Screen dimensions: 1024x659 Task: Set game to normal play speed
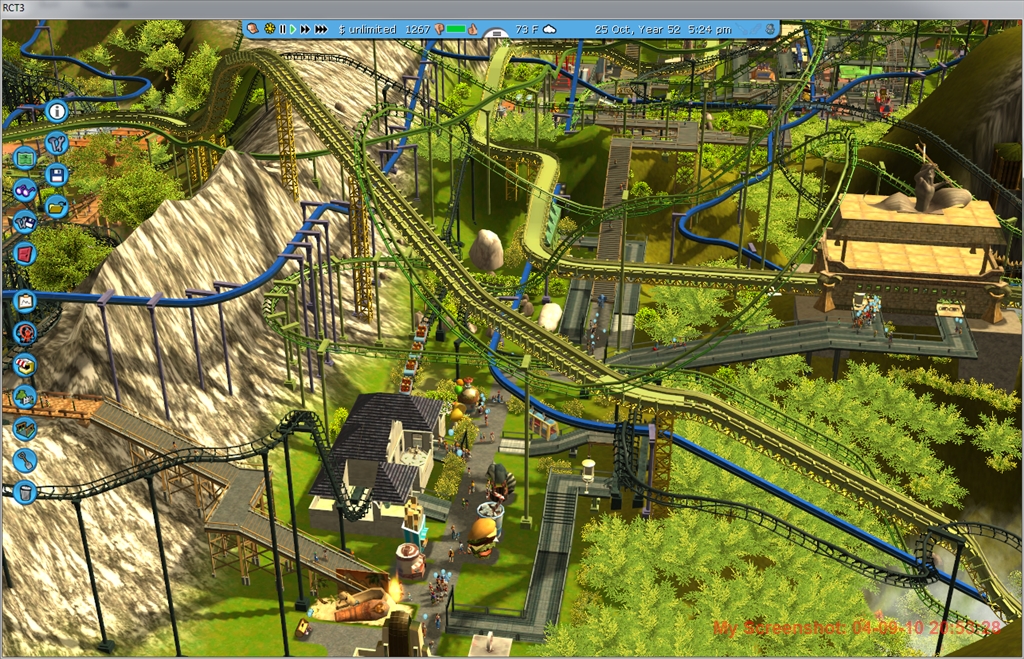pyautogui.click(x=292, y=29)
